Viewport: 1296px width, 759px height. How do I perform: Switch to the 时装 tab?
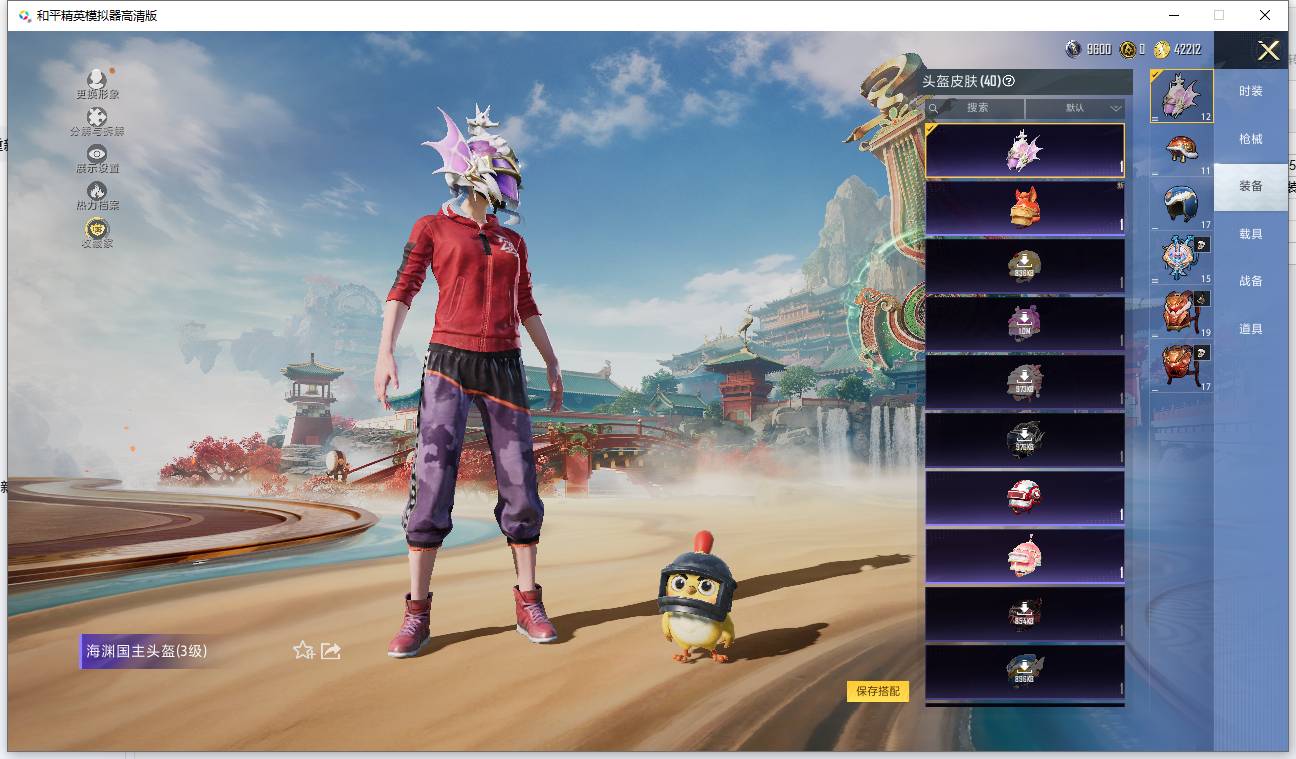[x=1250, y=91]
